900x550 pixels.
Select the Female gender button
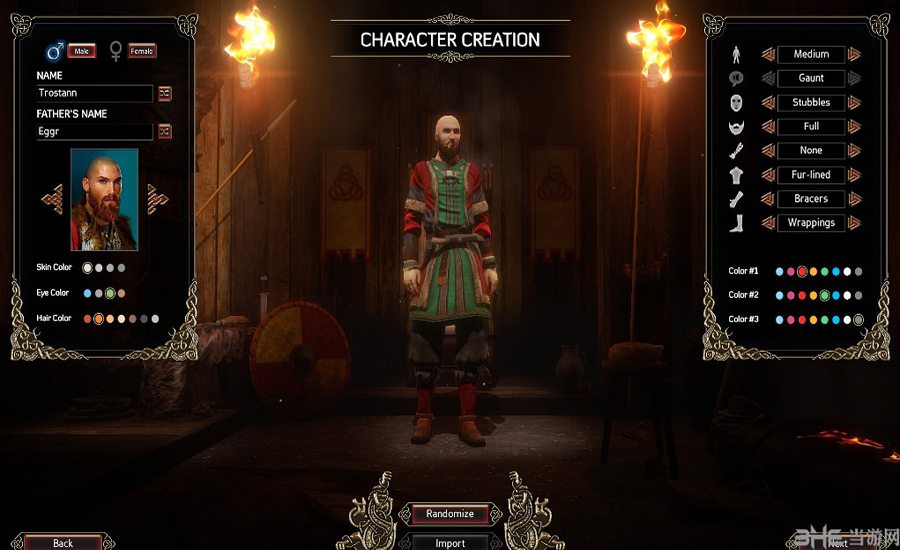coord(141,51)
